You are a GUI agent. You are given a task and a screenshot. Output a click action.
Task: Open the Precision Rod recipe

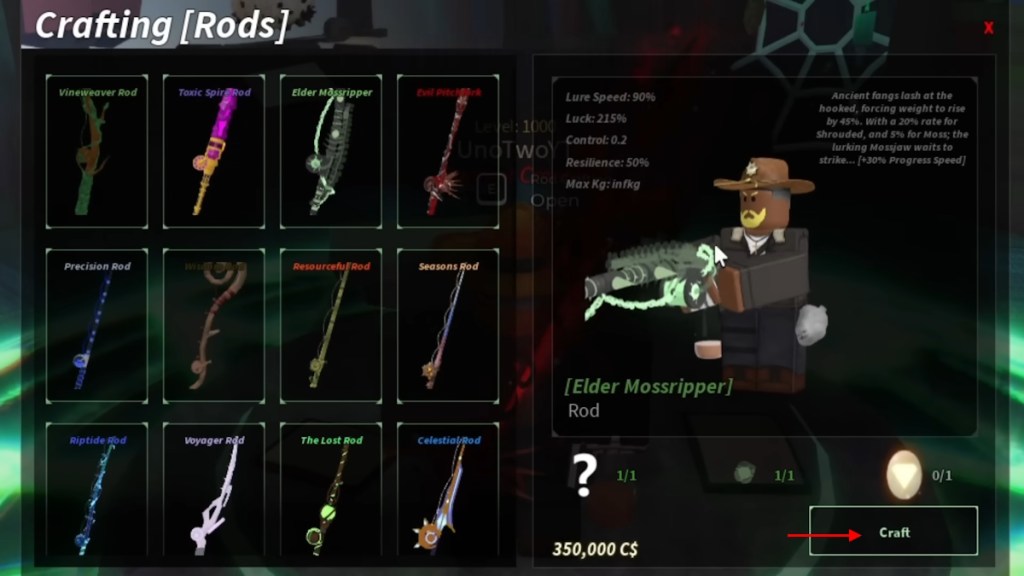pos(97,325)
